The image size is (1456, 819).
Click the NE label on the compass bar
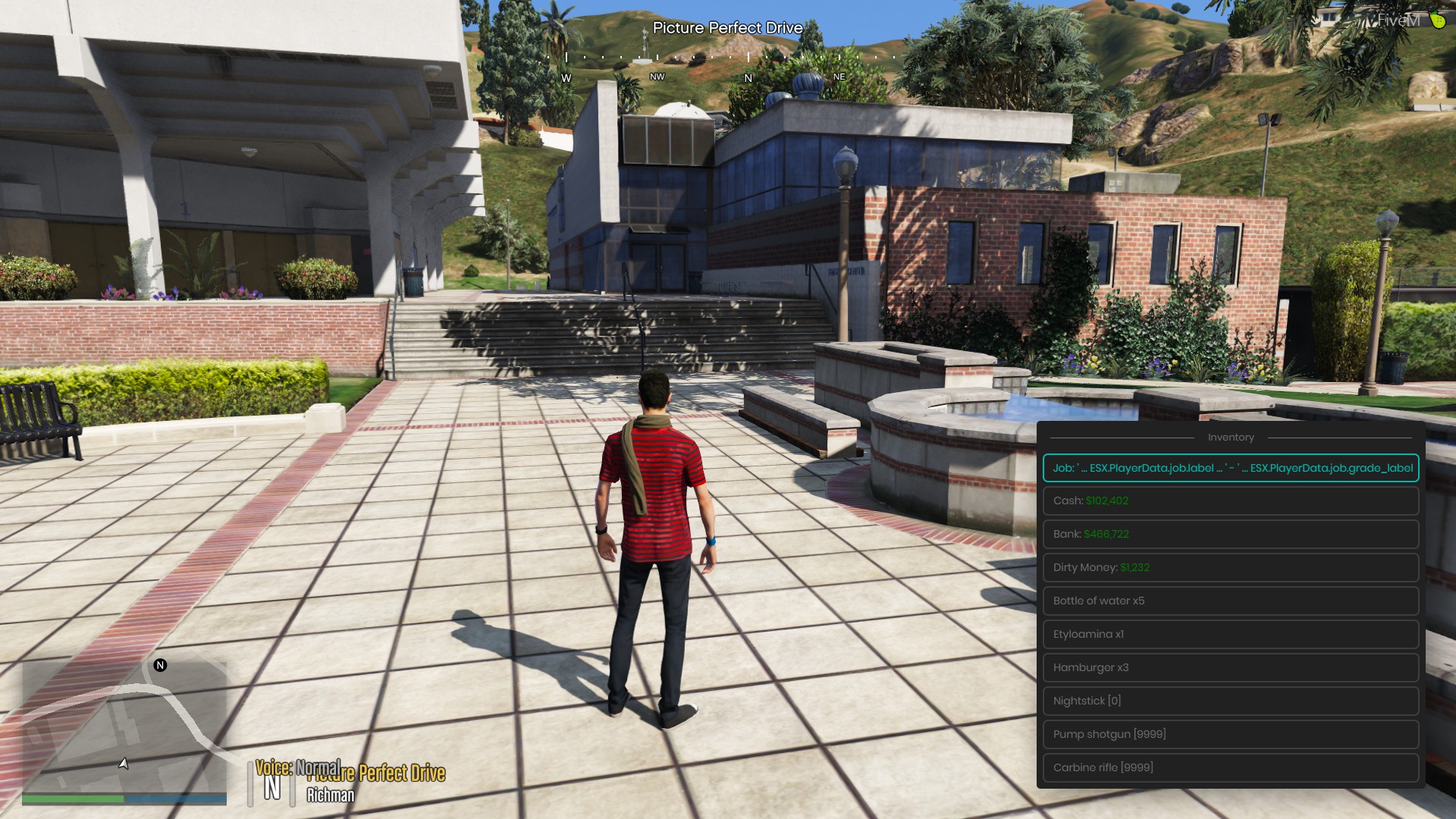tap(838, 77)
